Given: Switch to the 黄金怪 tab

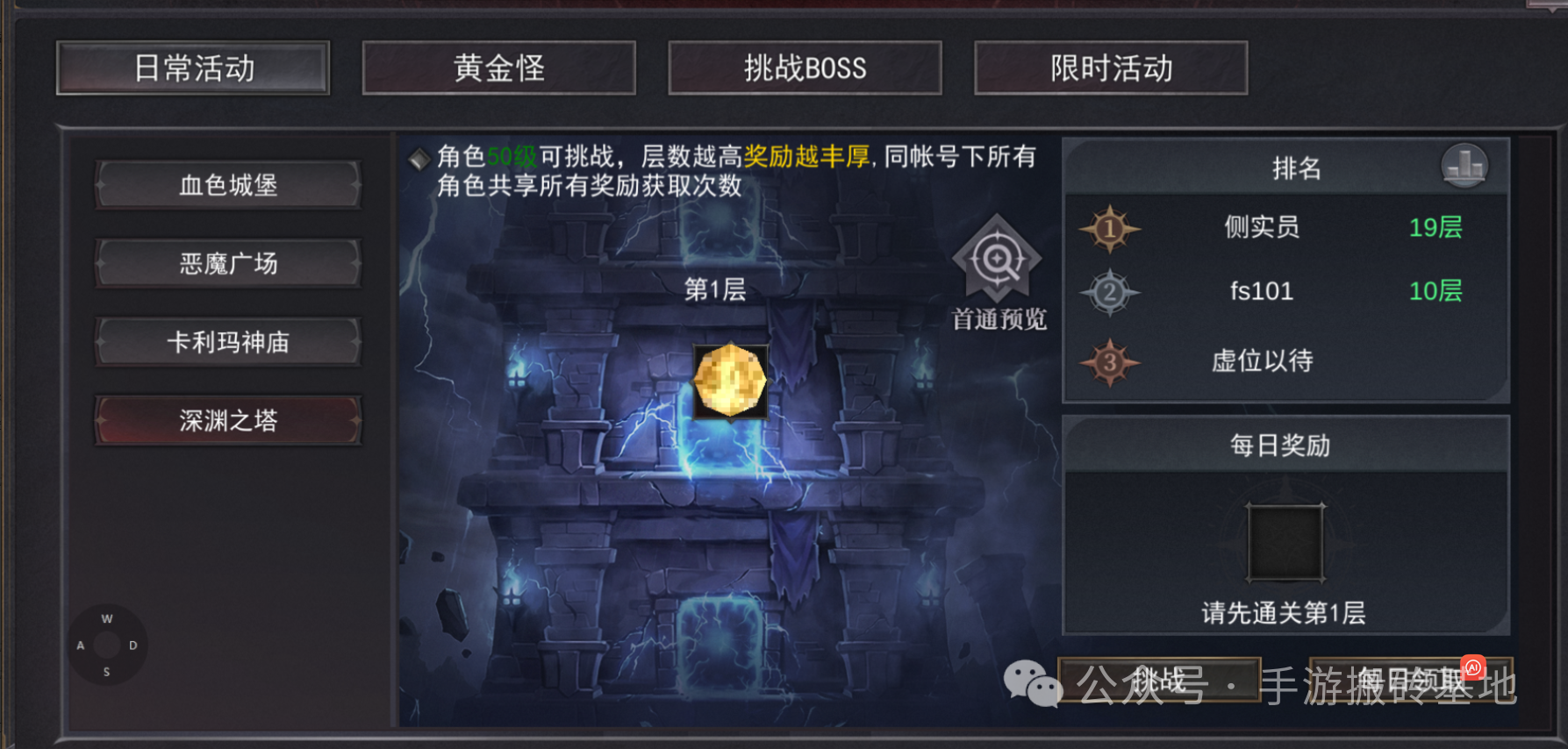Looking at the screenshot, I should coord(498,68).
